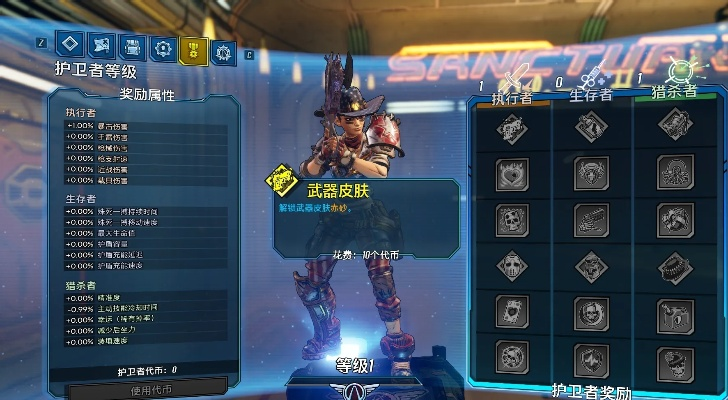Choose the top Enforcer weapon skin reward

(511, 126)
